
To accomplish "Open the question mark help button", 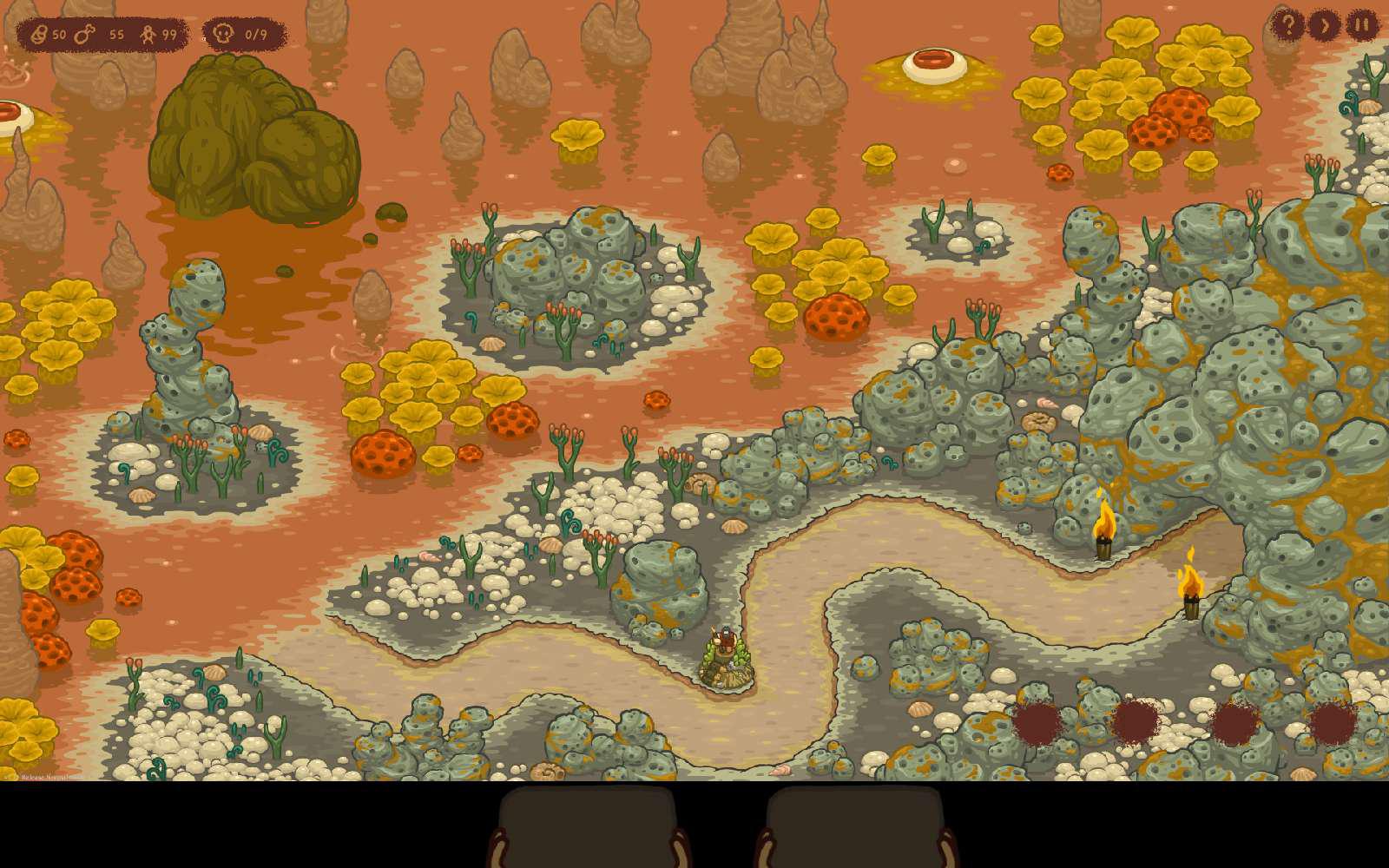I will click(x=1287, y=25).
